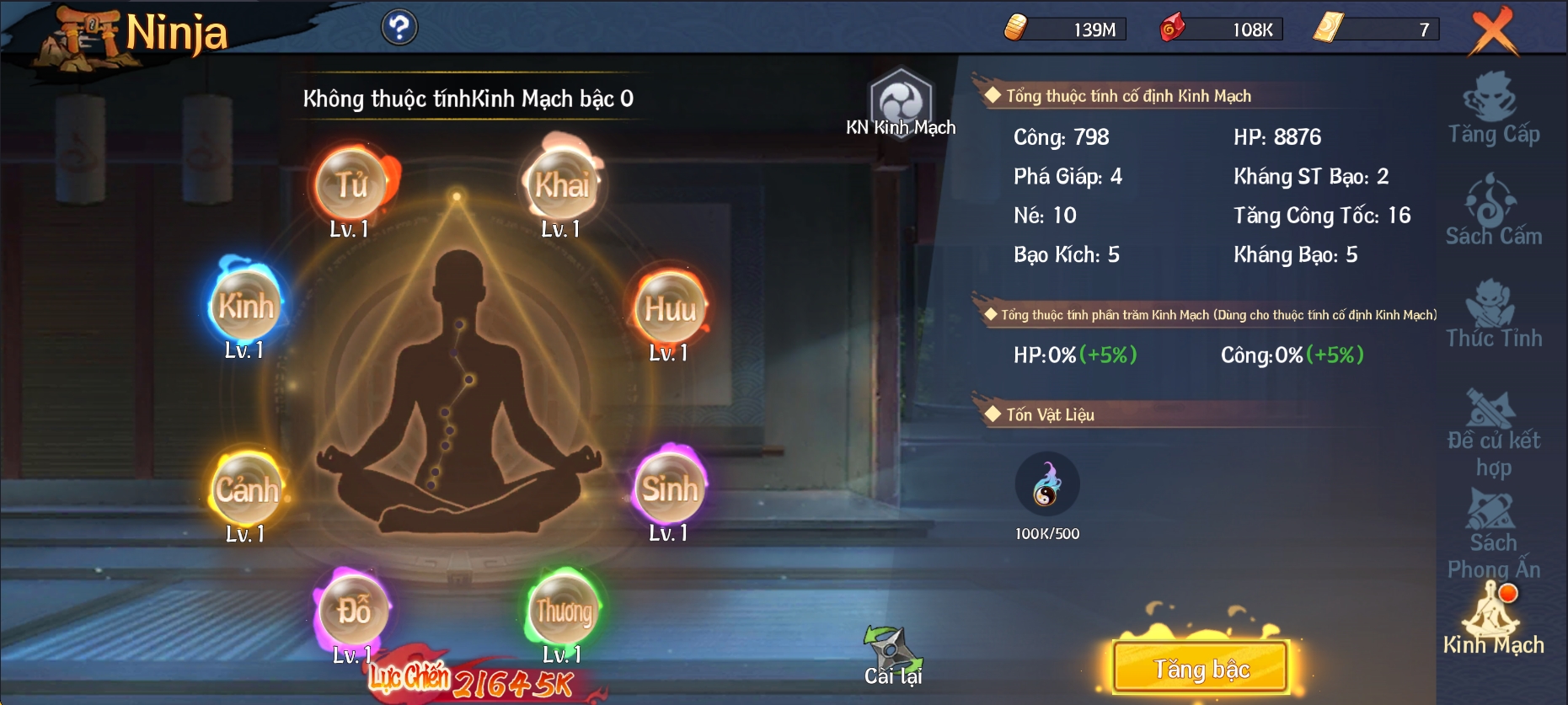1568x705 pixels.
Task: Select the Khai meridian node
Action: (562, 184)
